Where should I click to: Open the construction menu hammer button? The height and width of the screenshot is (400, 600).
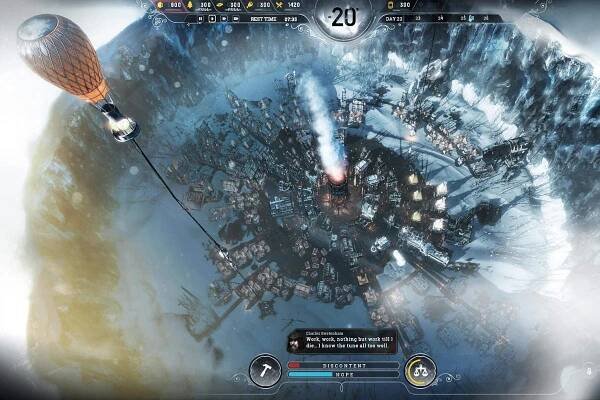[x=264, y=369]
